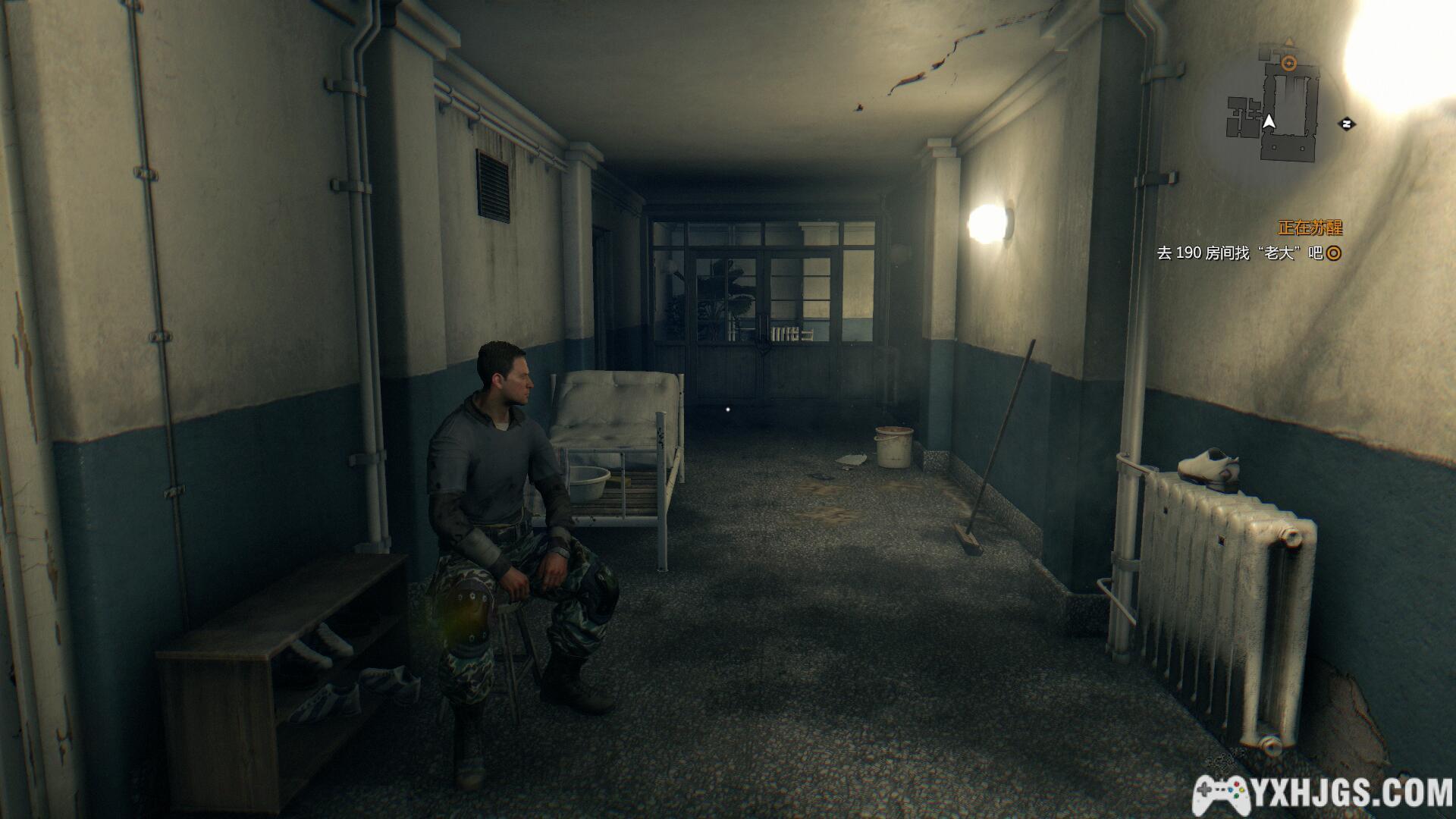Click the YXHJGS.COM watermark logo
The width and height of the screenshot is (1456, 819).
[1322, 794]
